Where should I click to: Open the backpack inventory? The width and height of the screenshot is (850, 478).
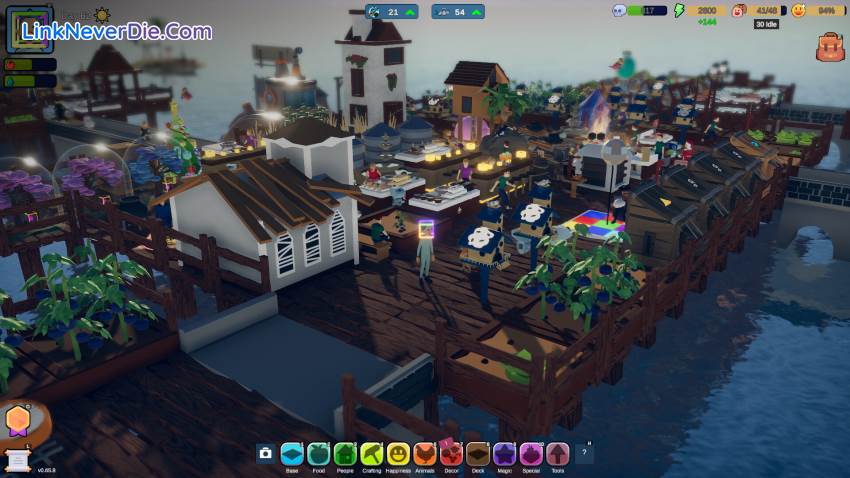829,47
